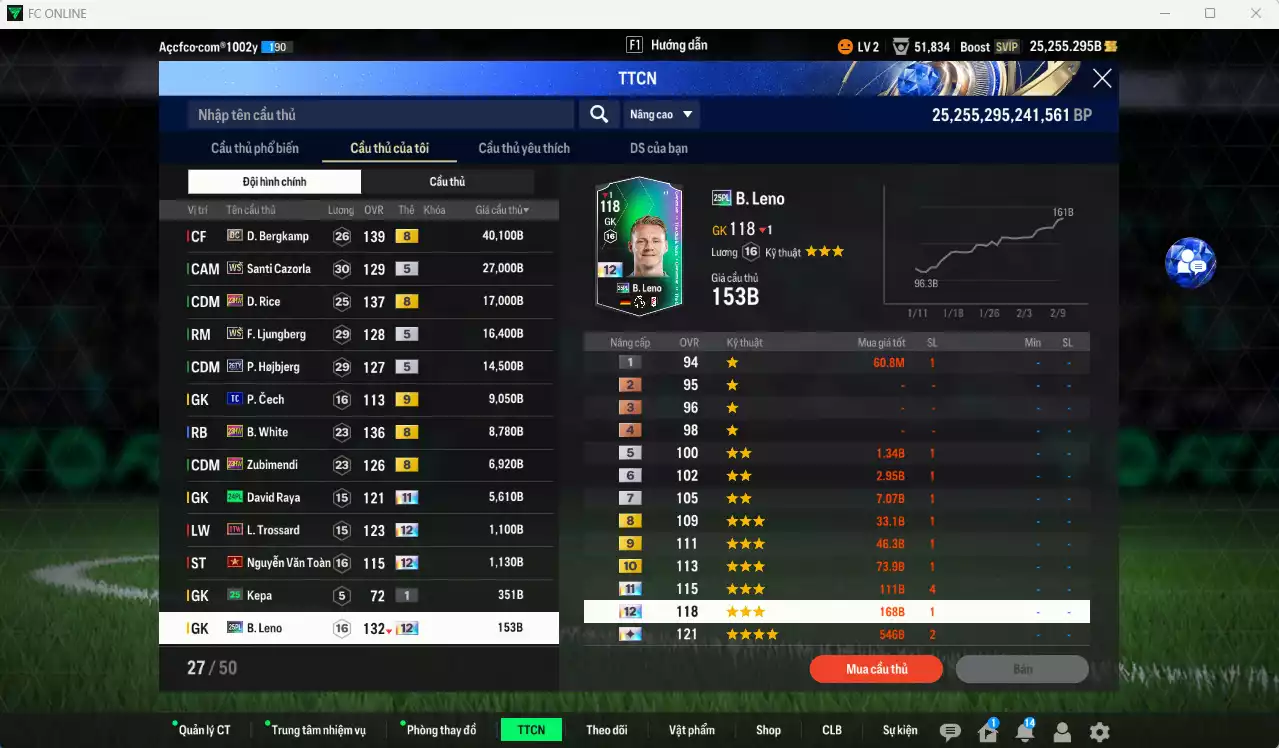Switch to Cầu thủ phổ biến tab

(254, 148)
